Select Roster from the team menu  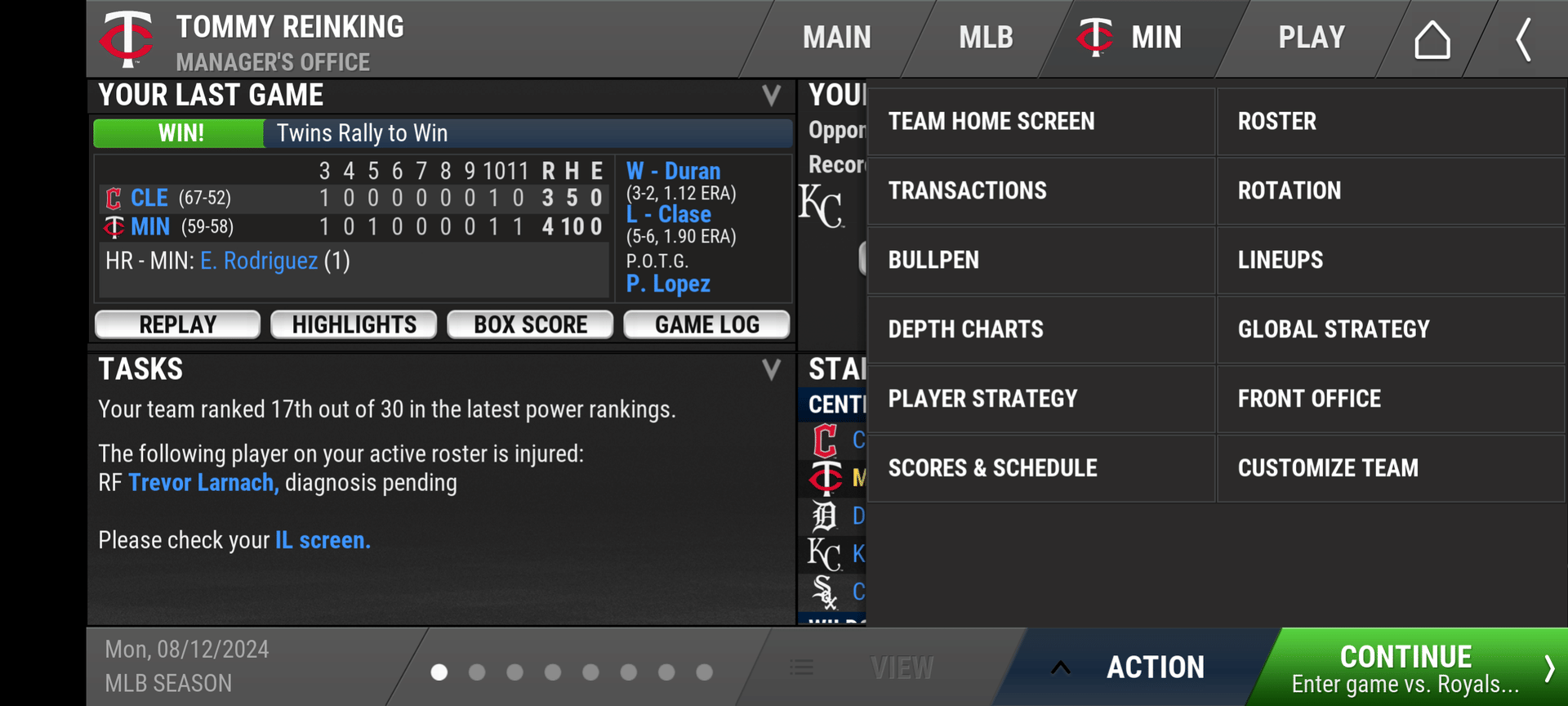pyautogui.click(x=1390, y=122)
